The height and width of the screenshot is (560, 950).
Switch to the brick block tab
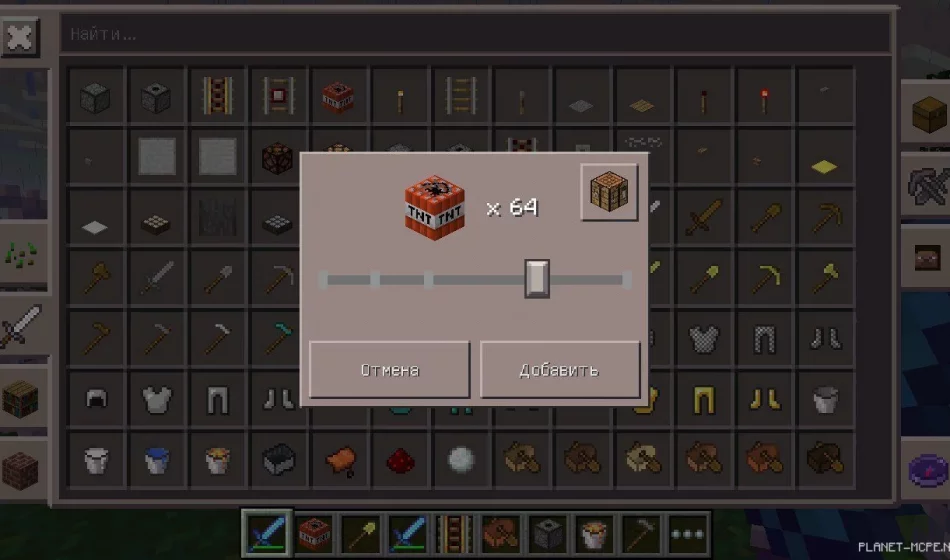click(x=22, y=468)
